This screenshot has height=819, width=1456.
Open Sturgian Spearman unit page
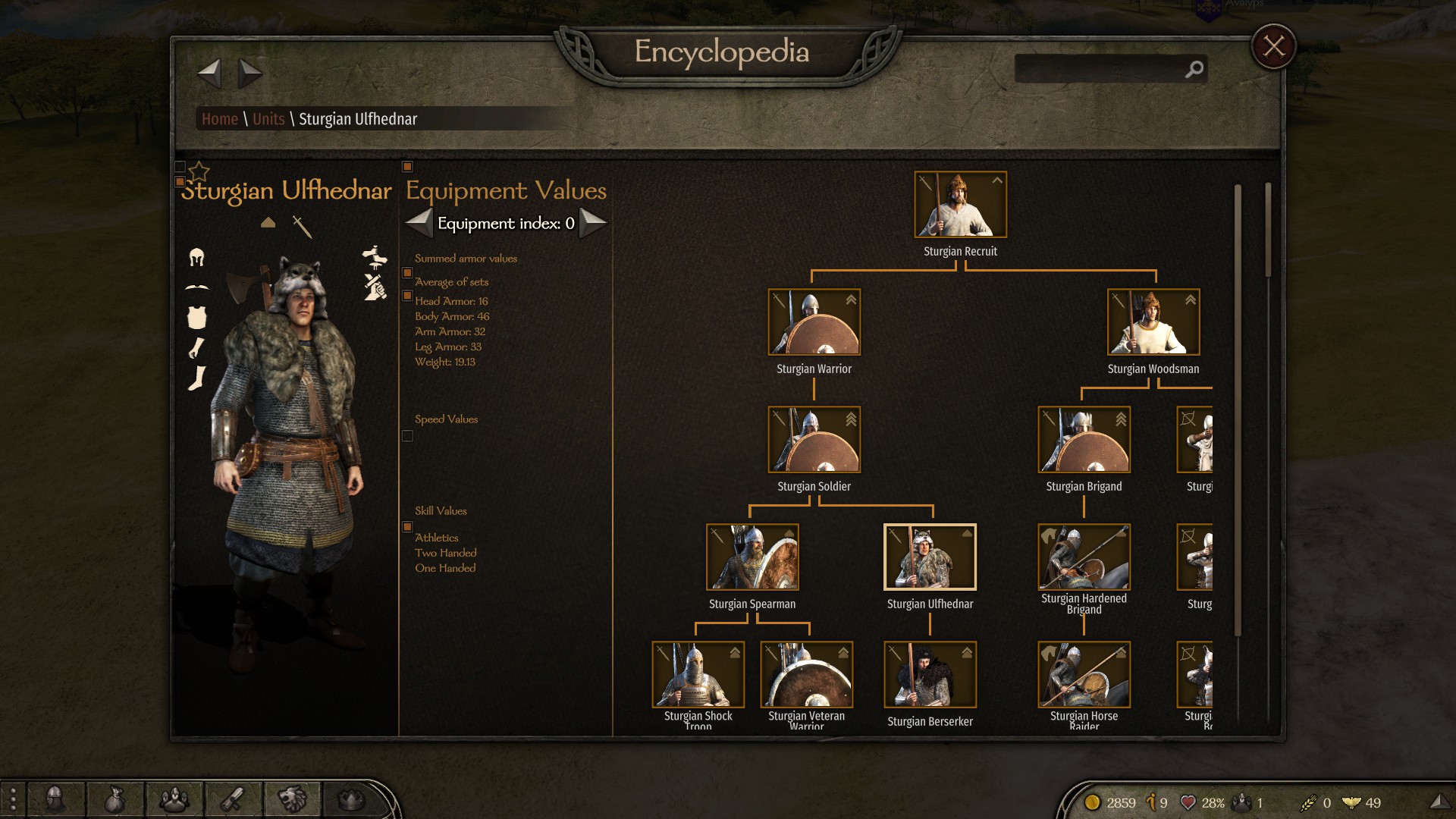pos(752,557)
